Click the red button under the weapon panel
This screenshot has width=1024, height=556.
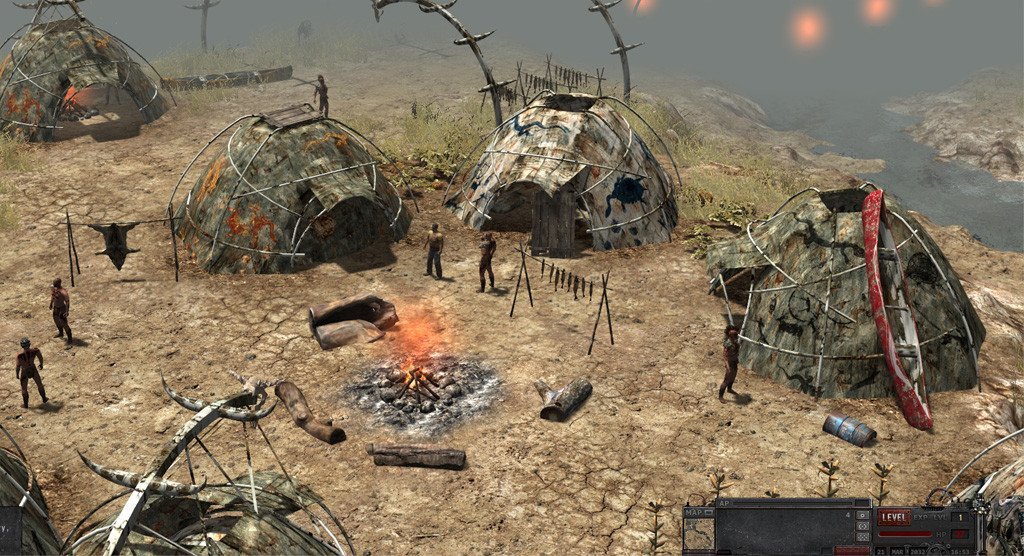[851, 551]
